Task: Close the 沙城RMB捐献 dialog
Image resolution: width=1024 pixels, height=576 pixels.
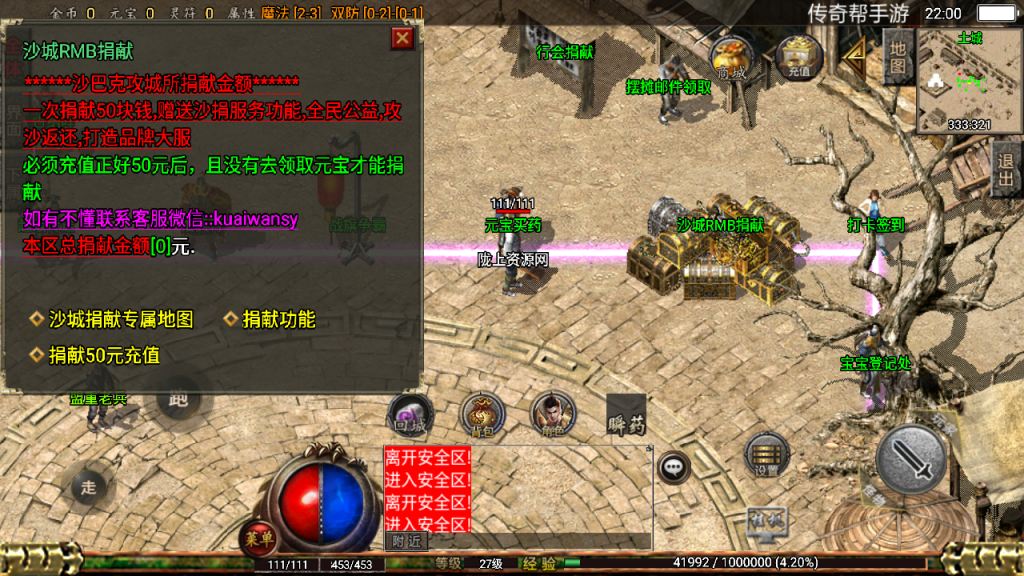Action: click(x=402, y=38)
